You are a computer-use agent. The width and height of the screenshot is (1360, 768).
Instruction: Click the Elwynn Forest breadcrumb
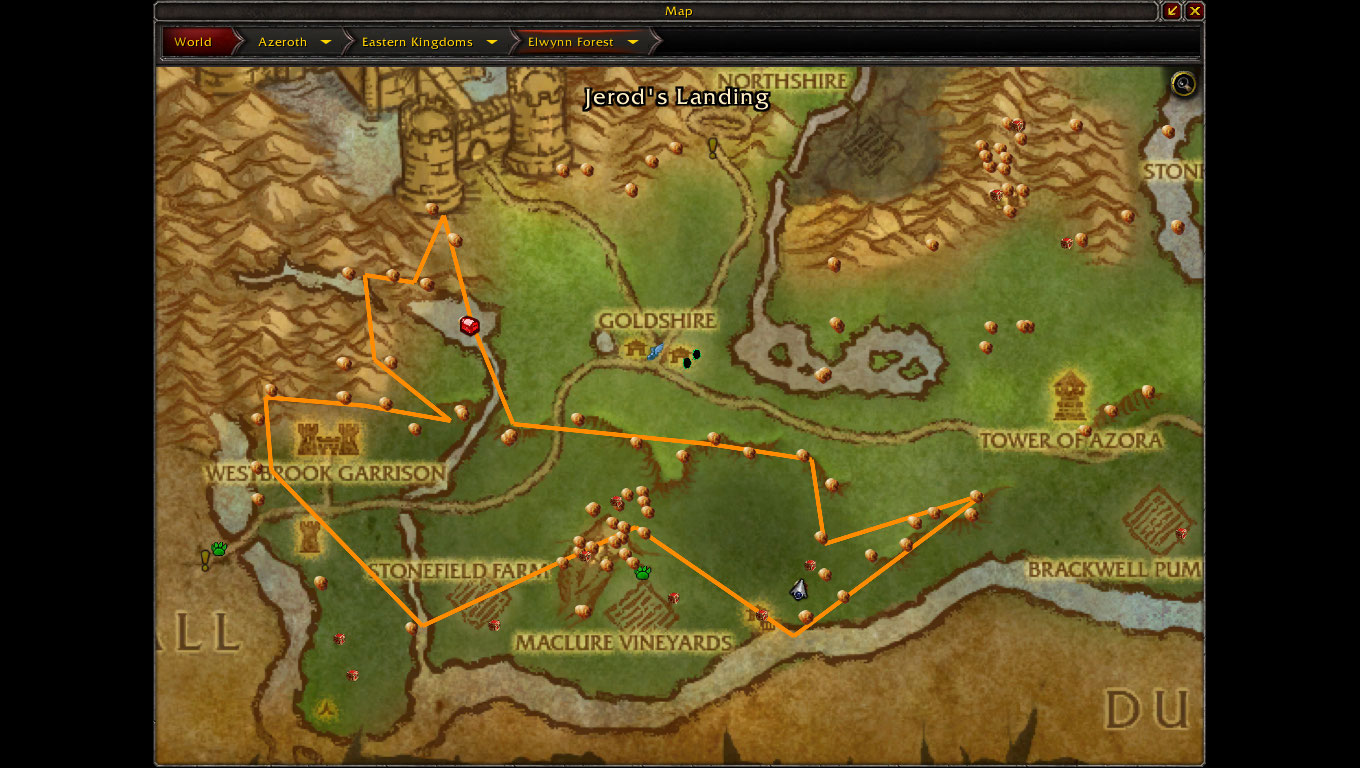(x=570, y=42)
